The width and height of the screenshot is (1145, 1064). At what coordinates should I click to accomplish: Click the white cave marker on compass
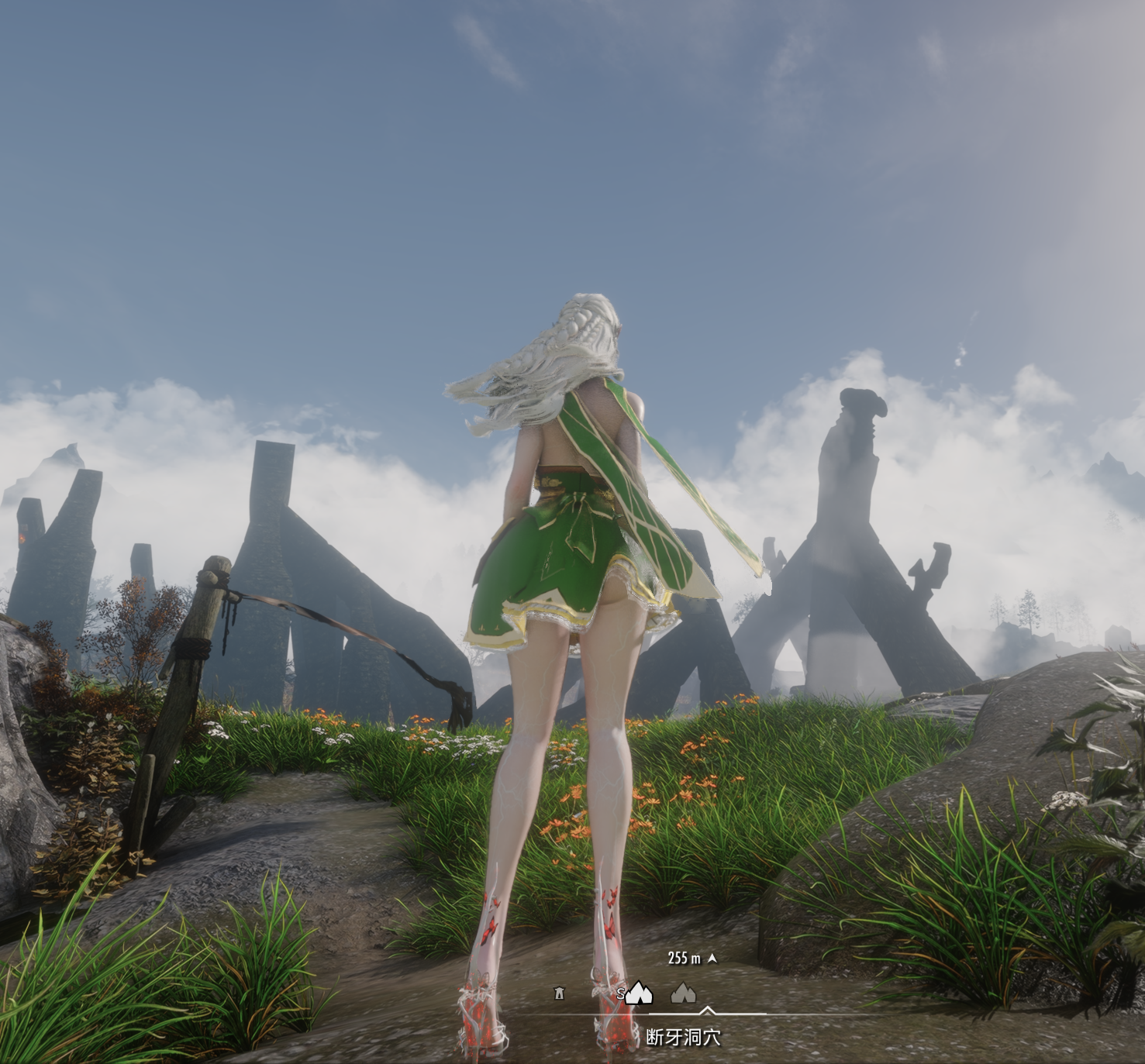tap(639, 993)
